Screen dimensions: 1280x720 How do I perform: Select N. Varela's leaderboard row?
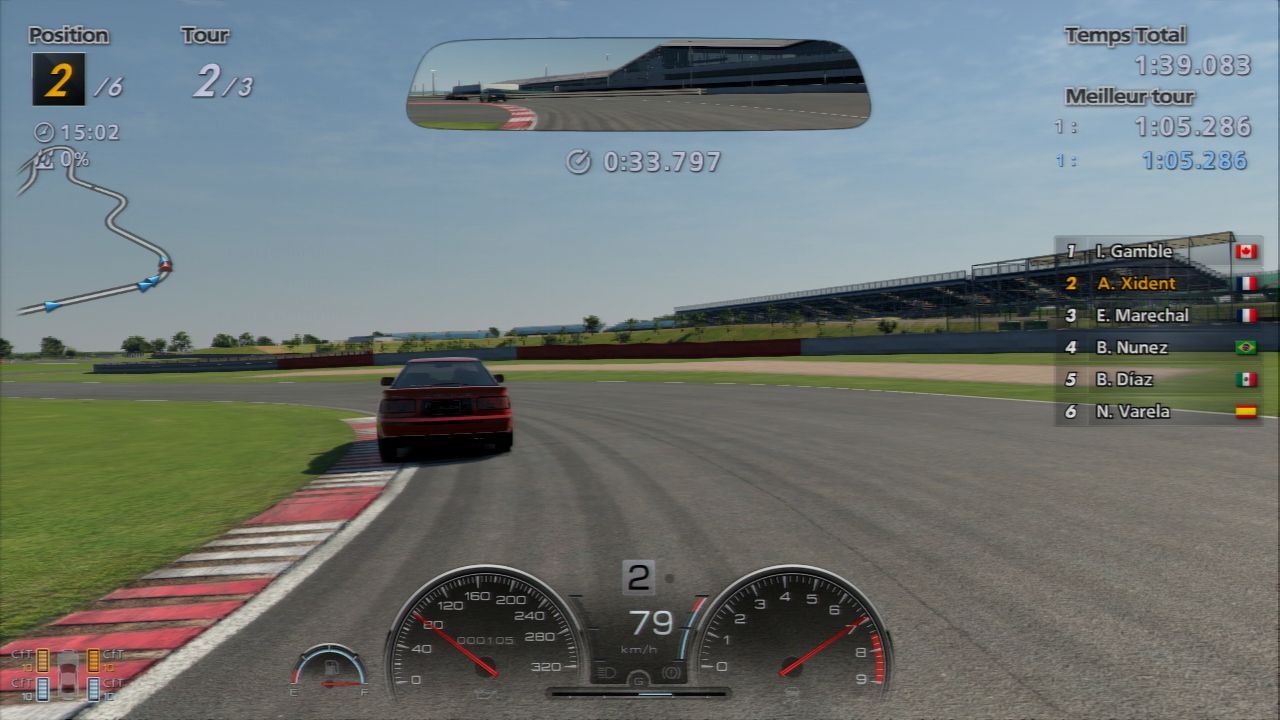1158,411
